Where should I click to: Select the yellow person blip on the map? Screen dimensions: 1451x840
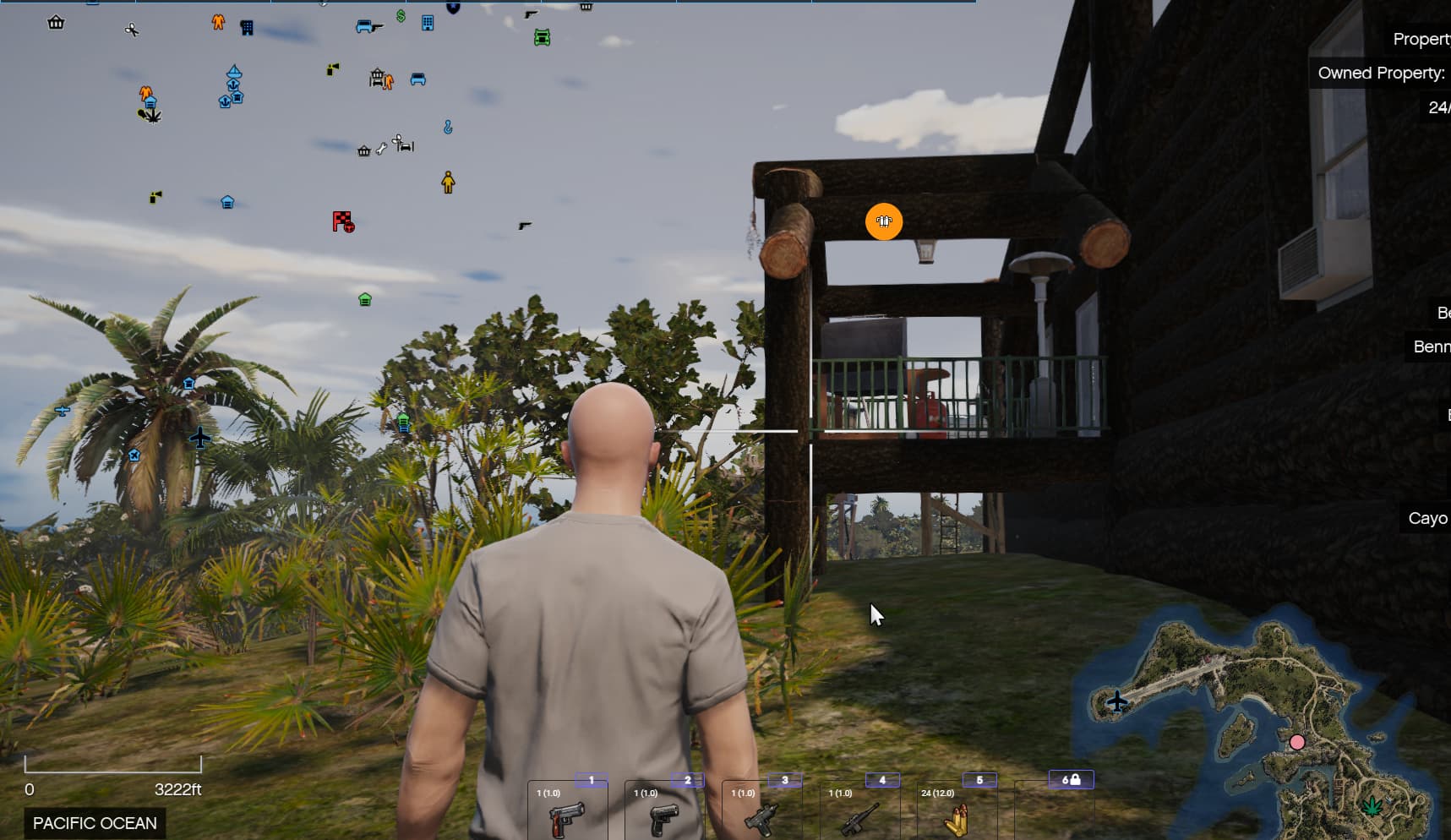(448, 183)
